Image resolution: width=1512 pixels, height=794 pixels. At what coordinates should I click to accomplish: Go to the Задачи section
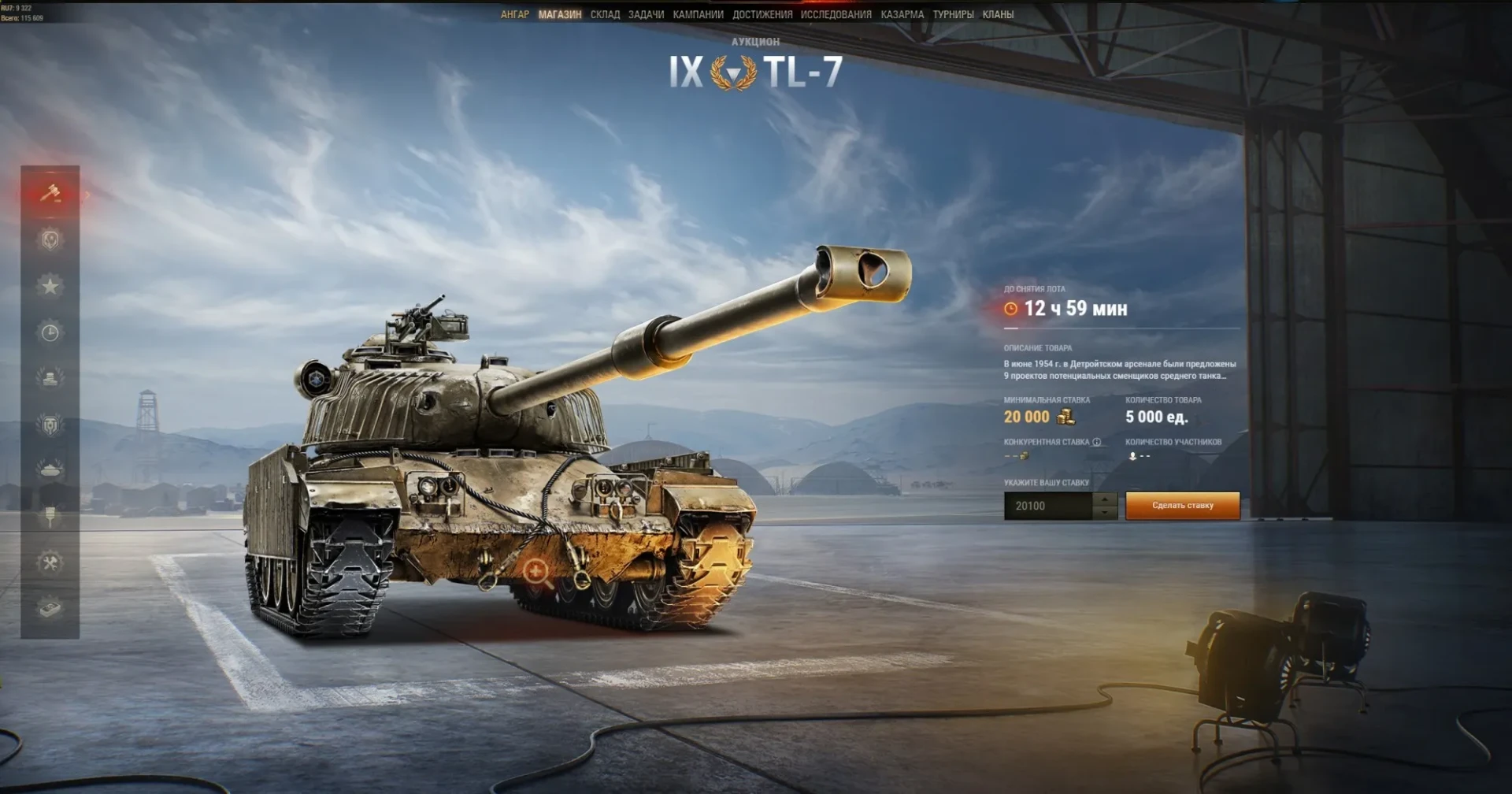[x=646, y=14]
